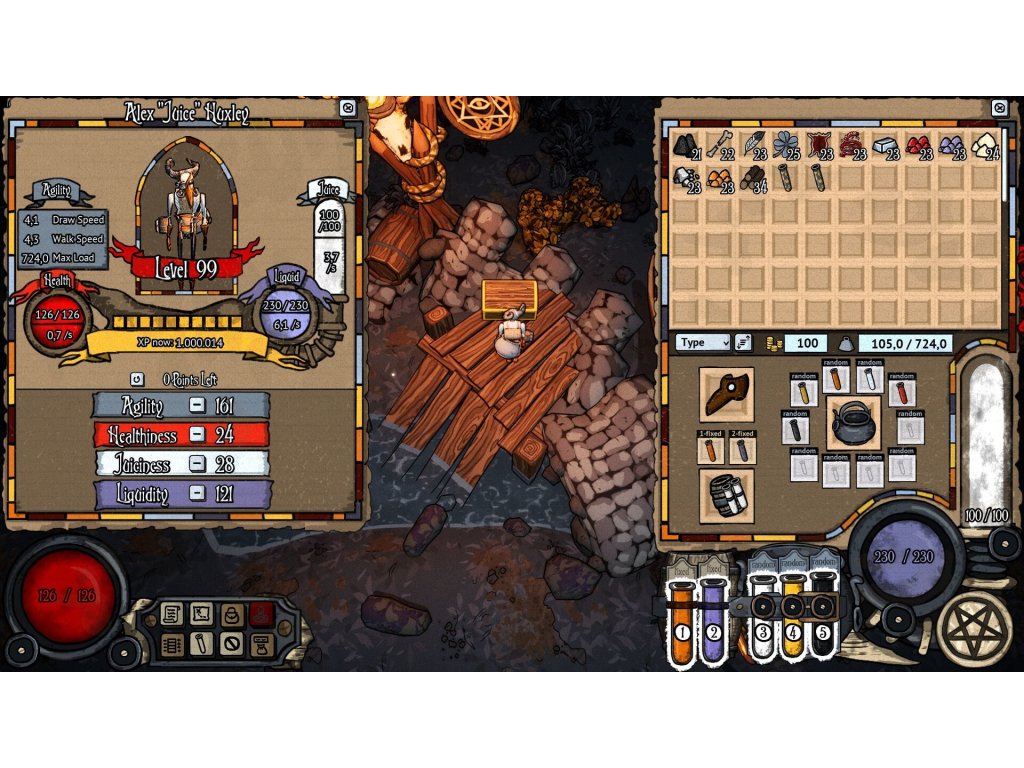Viewport: 1024px width, 768px height.
Task: Select the four-leaf clover item
Action: tap(786, 146)
